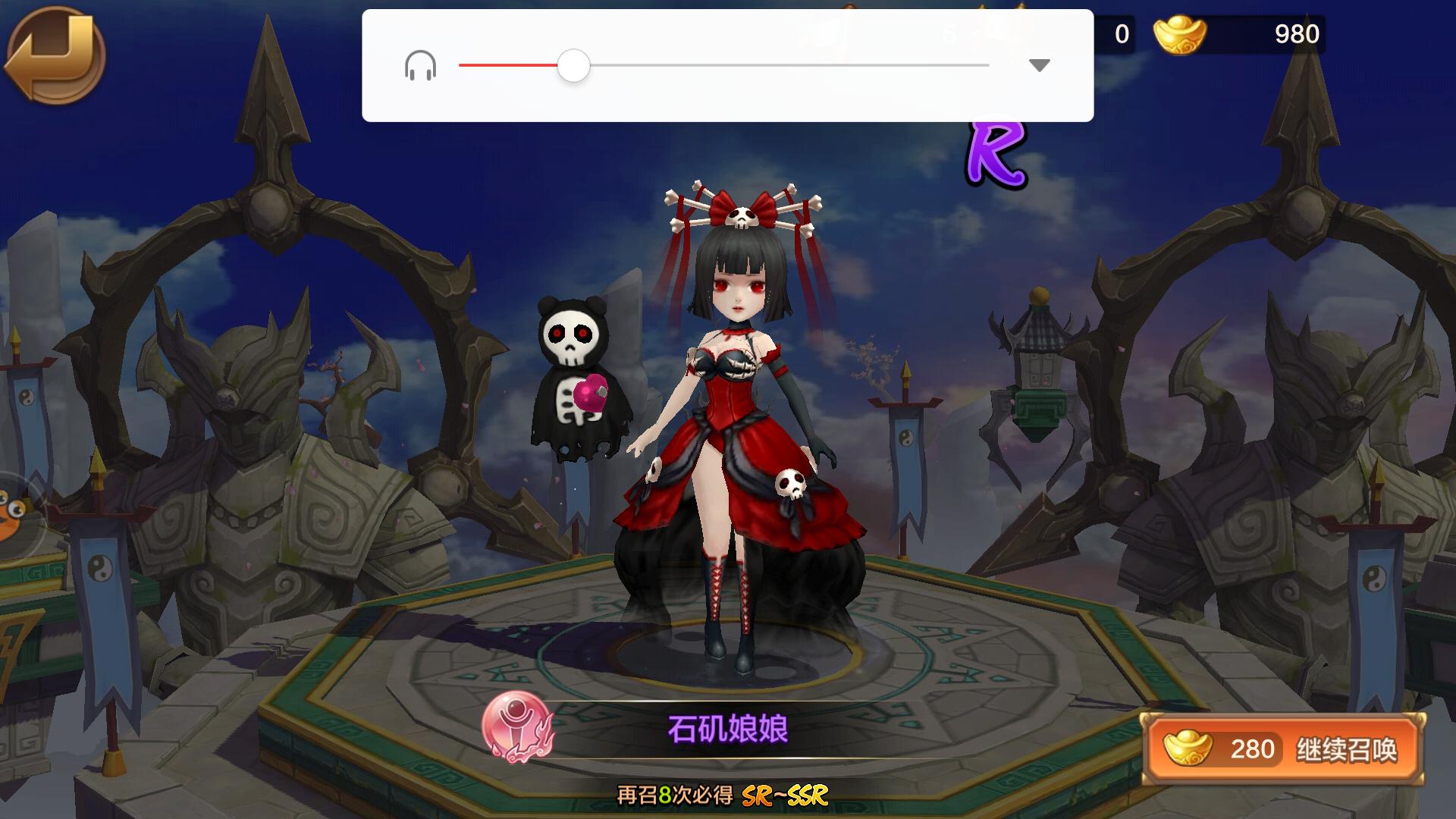Click the gold ingot currency icon at top right

[x=1180, y=33]
